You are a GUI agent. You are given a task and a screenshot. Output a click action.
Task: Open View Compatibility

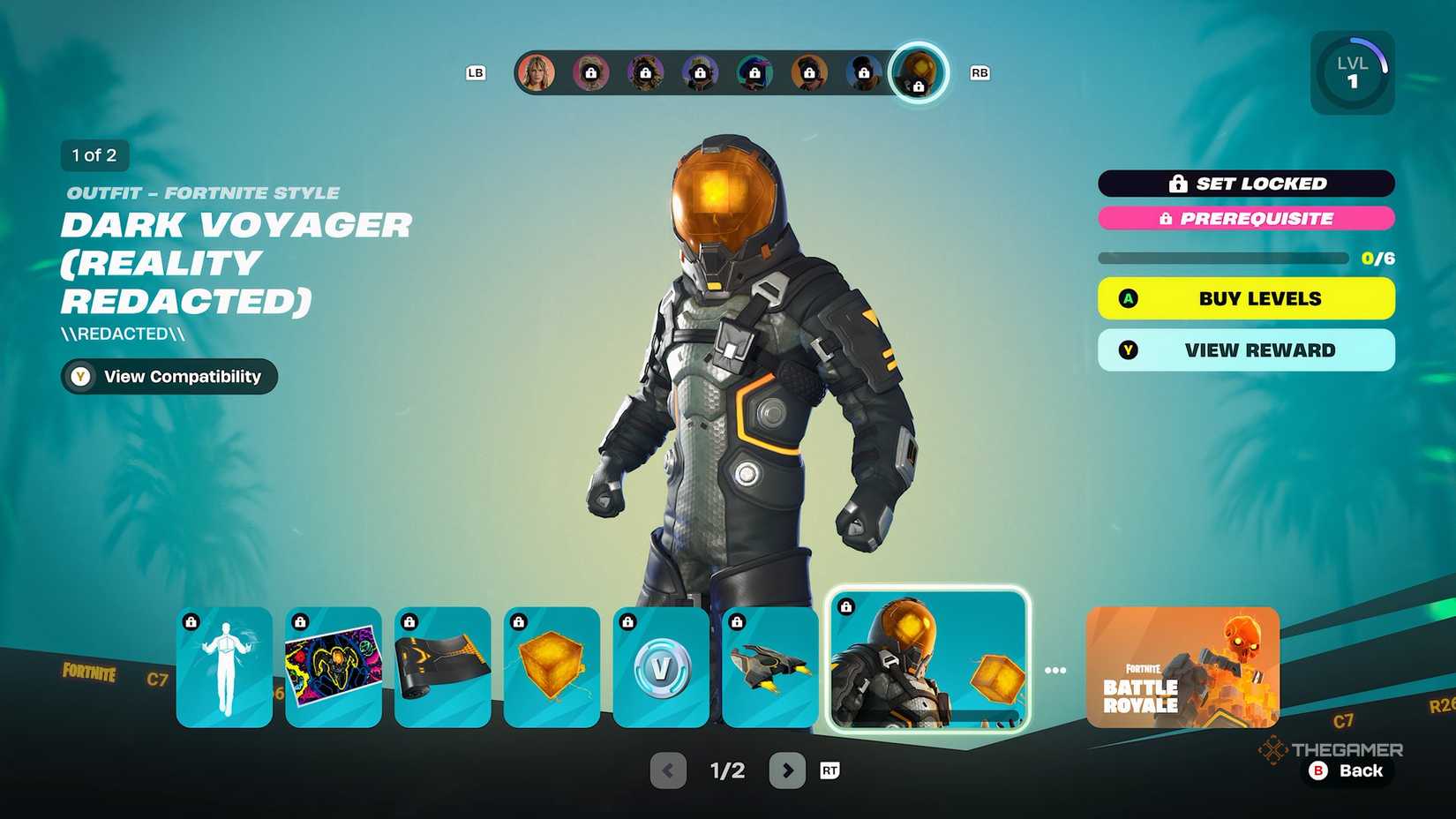pyautogui.click(x=168, y=377)
